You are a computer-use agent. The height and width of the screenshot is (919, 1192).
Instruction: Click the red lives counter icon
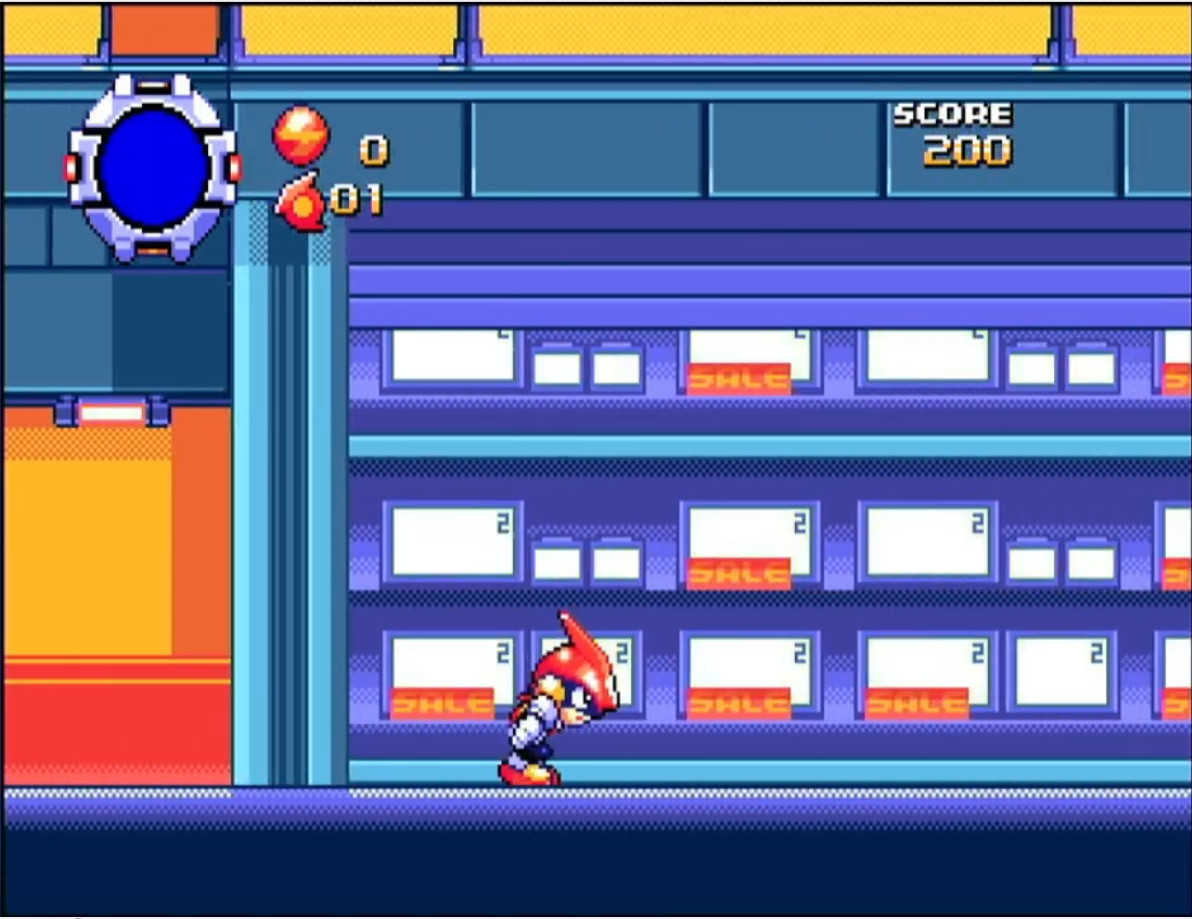[x=301, y=202]
